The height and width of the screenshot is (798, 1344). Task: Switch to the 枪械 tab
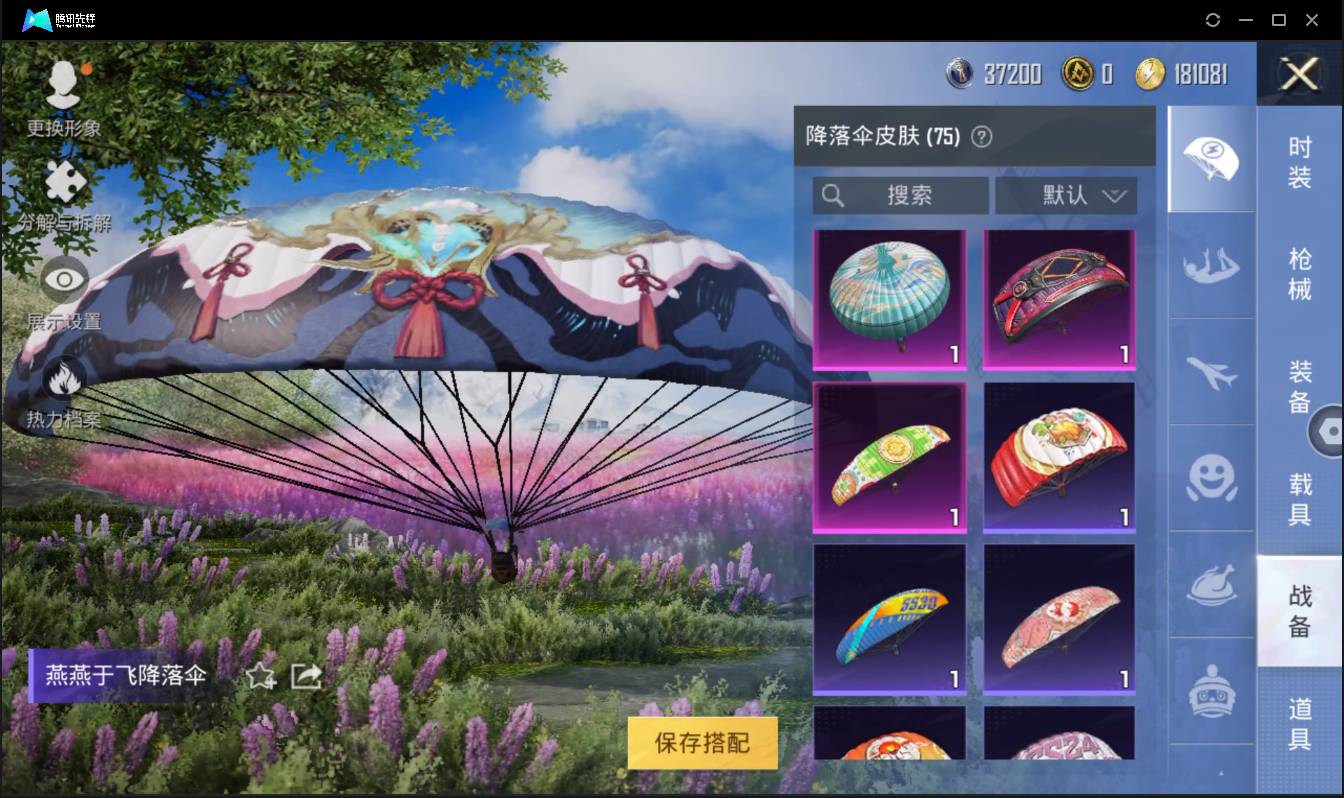[x=1300, y=276]
